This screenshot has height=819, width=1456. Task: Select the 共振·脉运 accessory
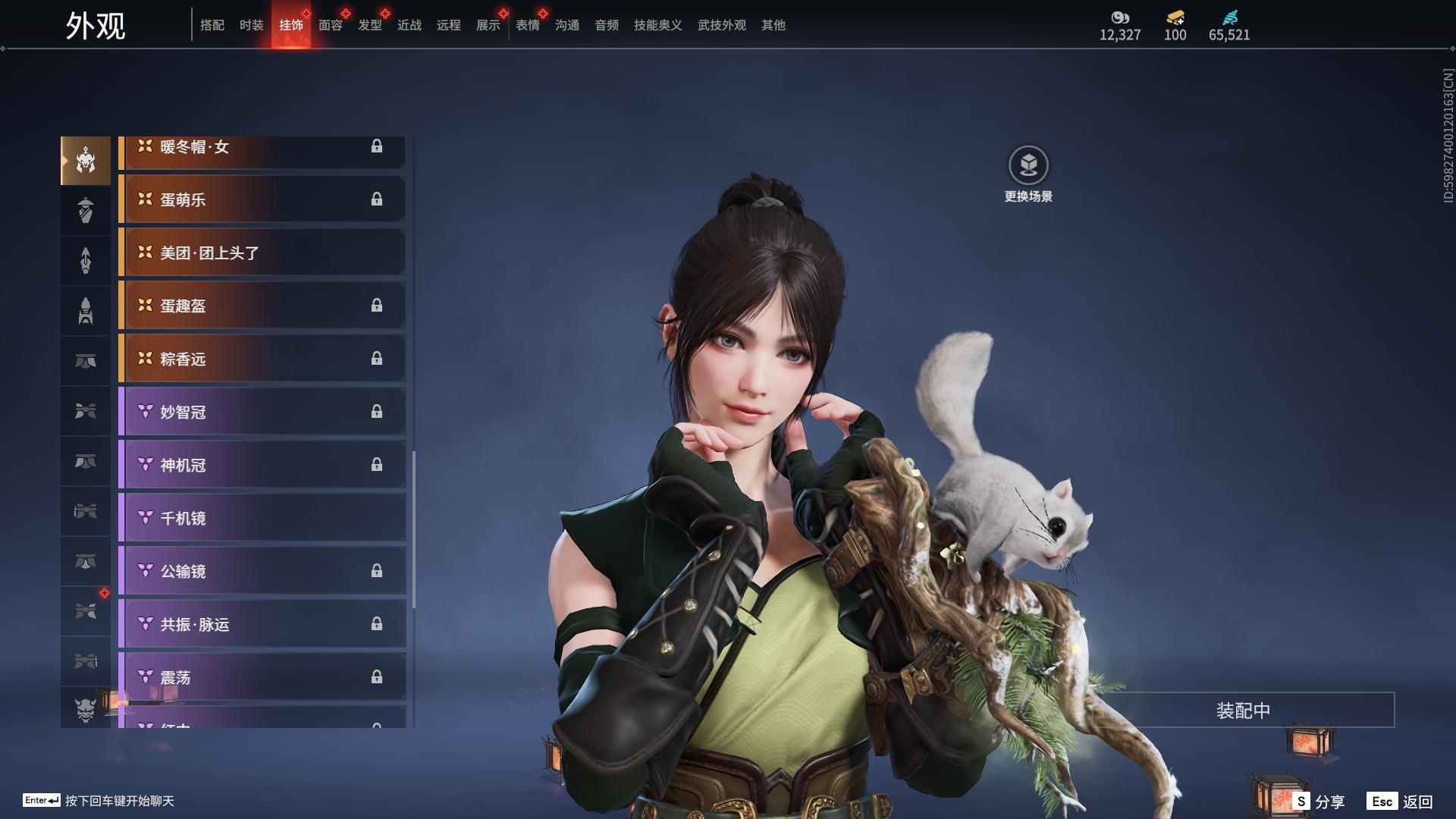(x=262, y=624)
